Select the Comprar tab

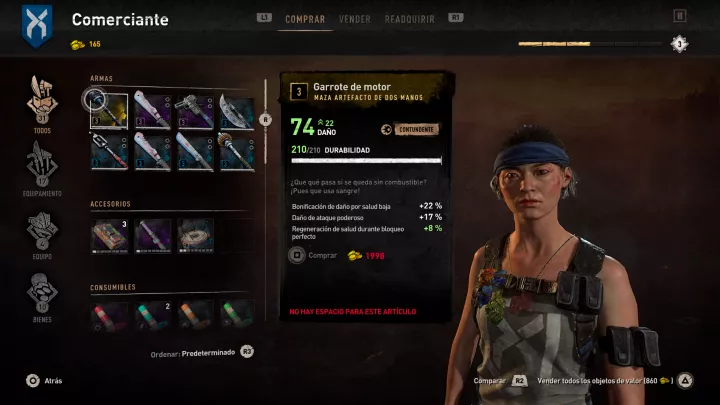tap(305, 18)
